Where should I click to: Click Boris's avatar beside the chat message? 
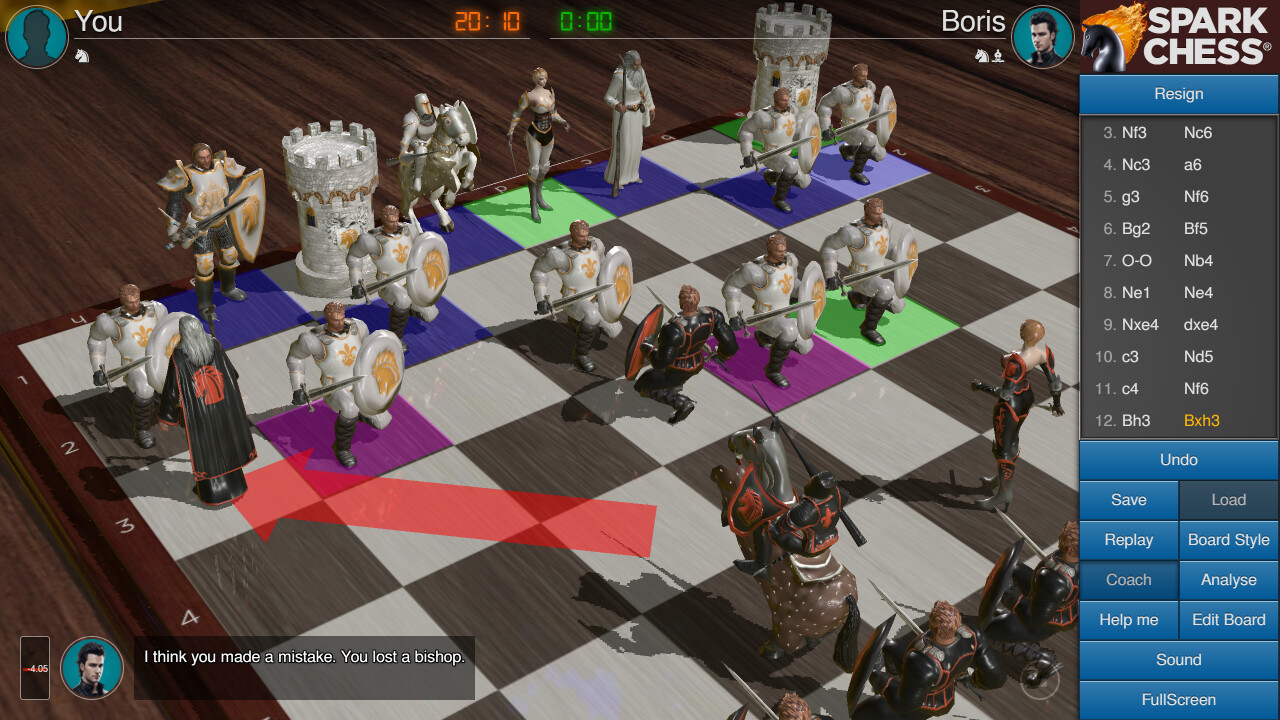click(x=91, y=668)
